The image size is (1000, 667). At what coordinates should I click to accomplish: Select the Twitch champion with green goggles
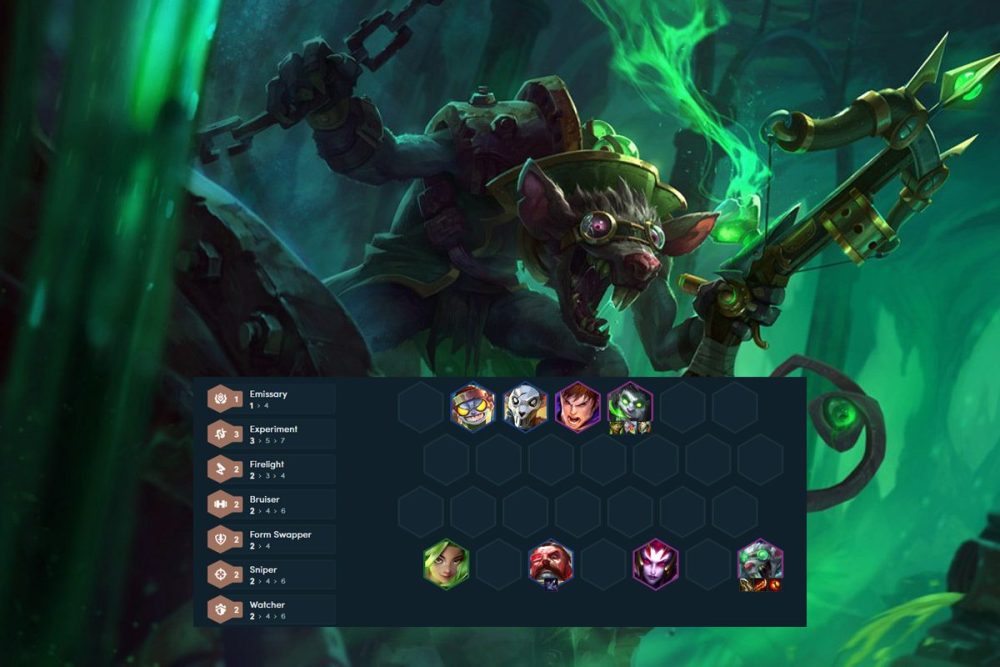point(761,563)
